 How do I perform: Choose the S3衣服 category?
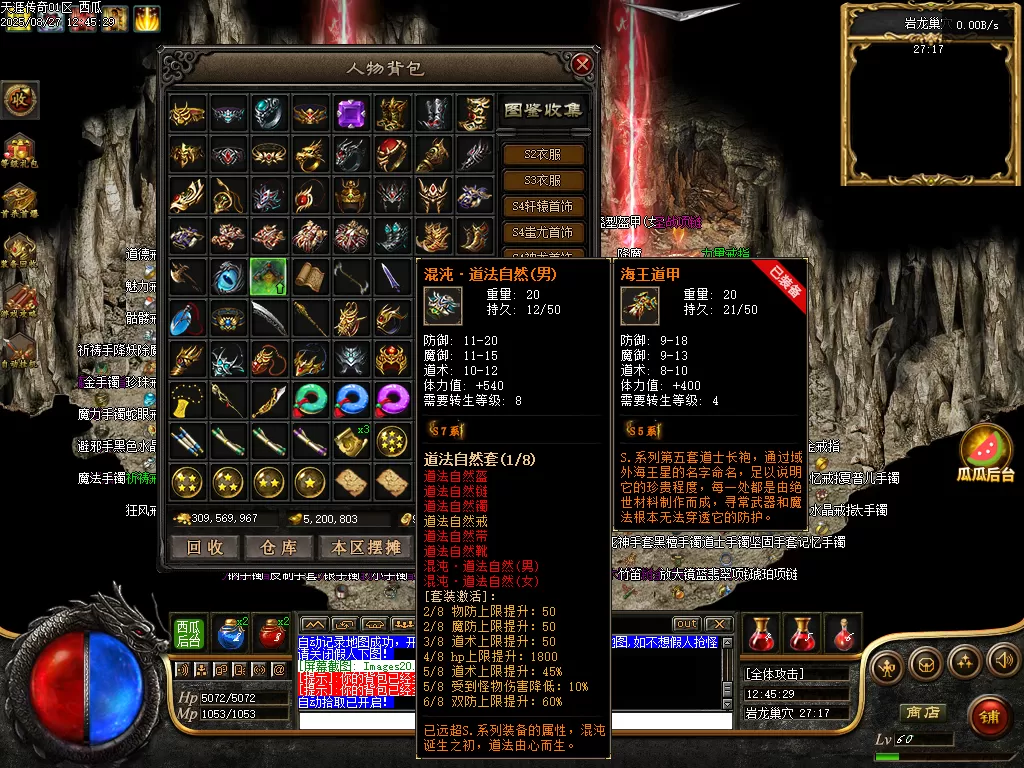click(x=541, y=181)
